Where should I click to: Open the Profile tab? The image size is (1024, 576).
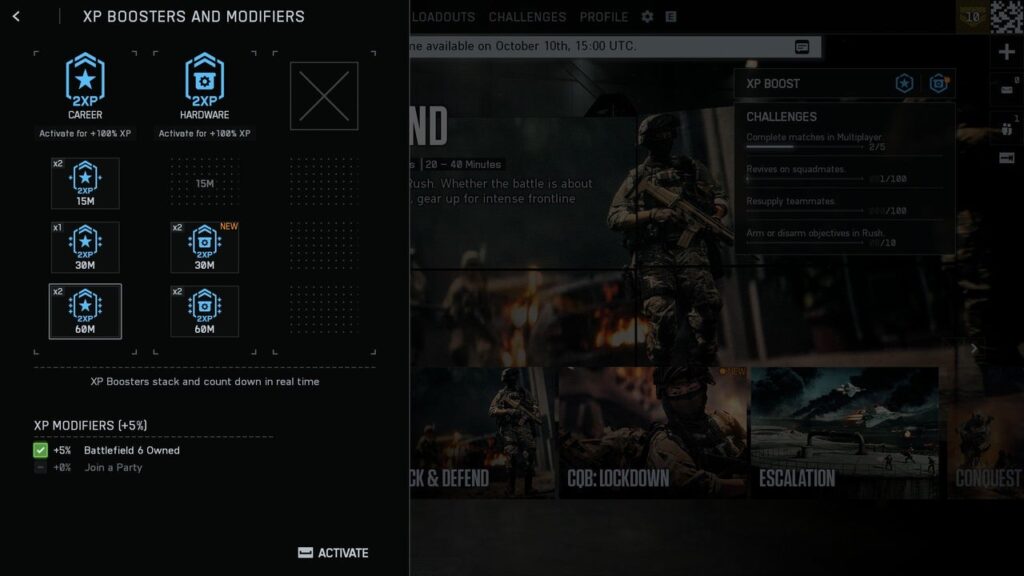click(604, 17)
